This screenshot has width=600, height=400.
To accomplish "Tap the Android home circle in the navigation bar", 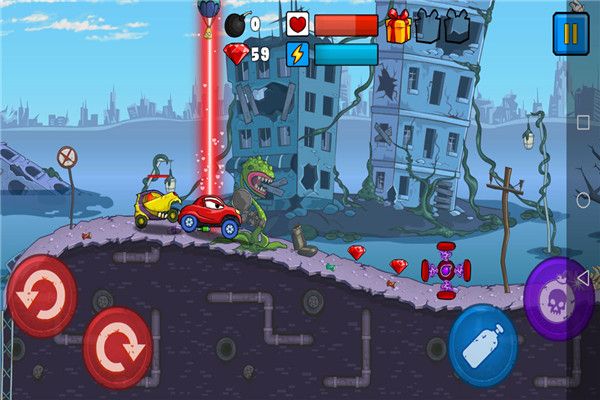I will pyautogui.click(x=584, y=200).
